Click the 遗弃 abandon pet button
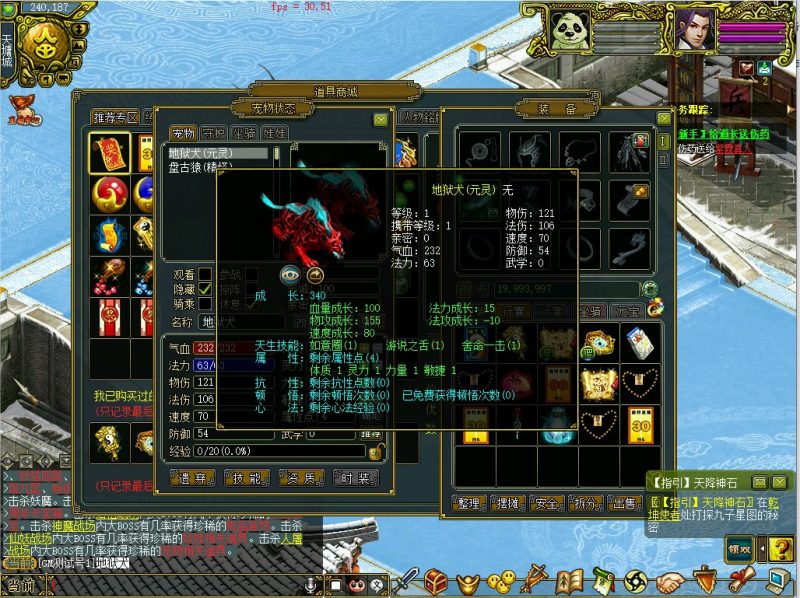This screenshot has height=598, width=800. (193, 477)
